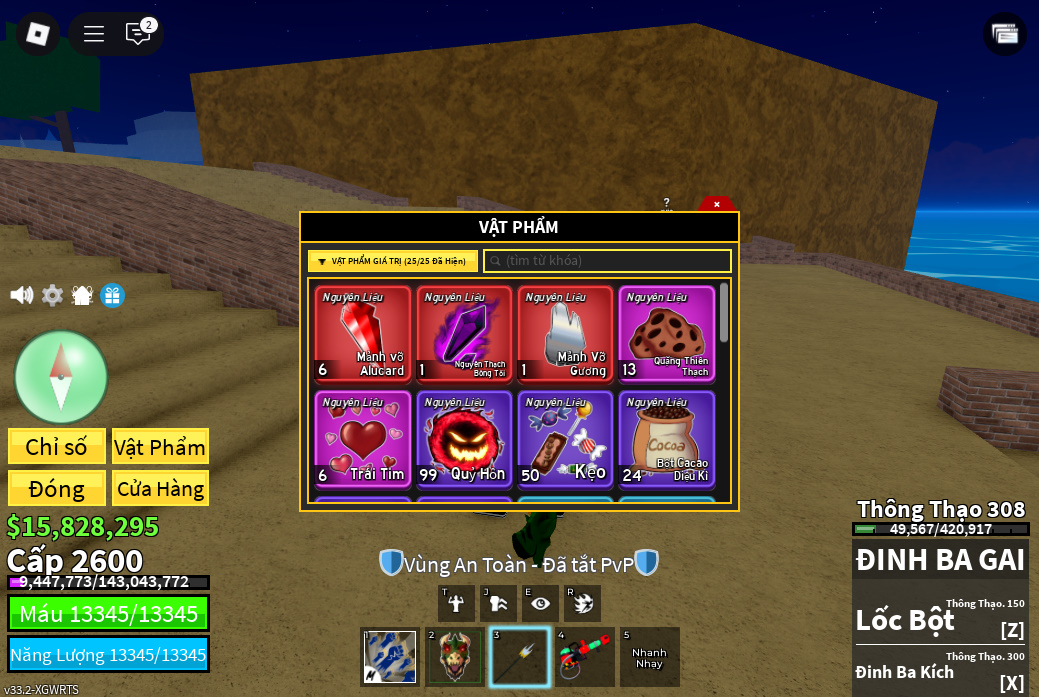Select the Đóng button
1039x697 pixels.
[x=57, y=488]
